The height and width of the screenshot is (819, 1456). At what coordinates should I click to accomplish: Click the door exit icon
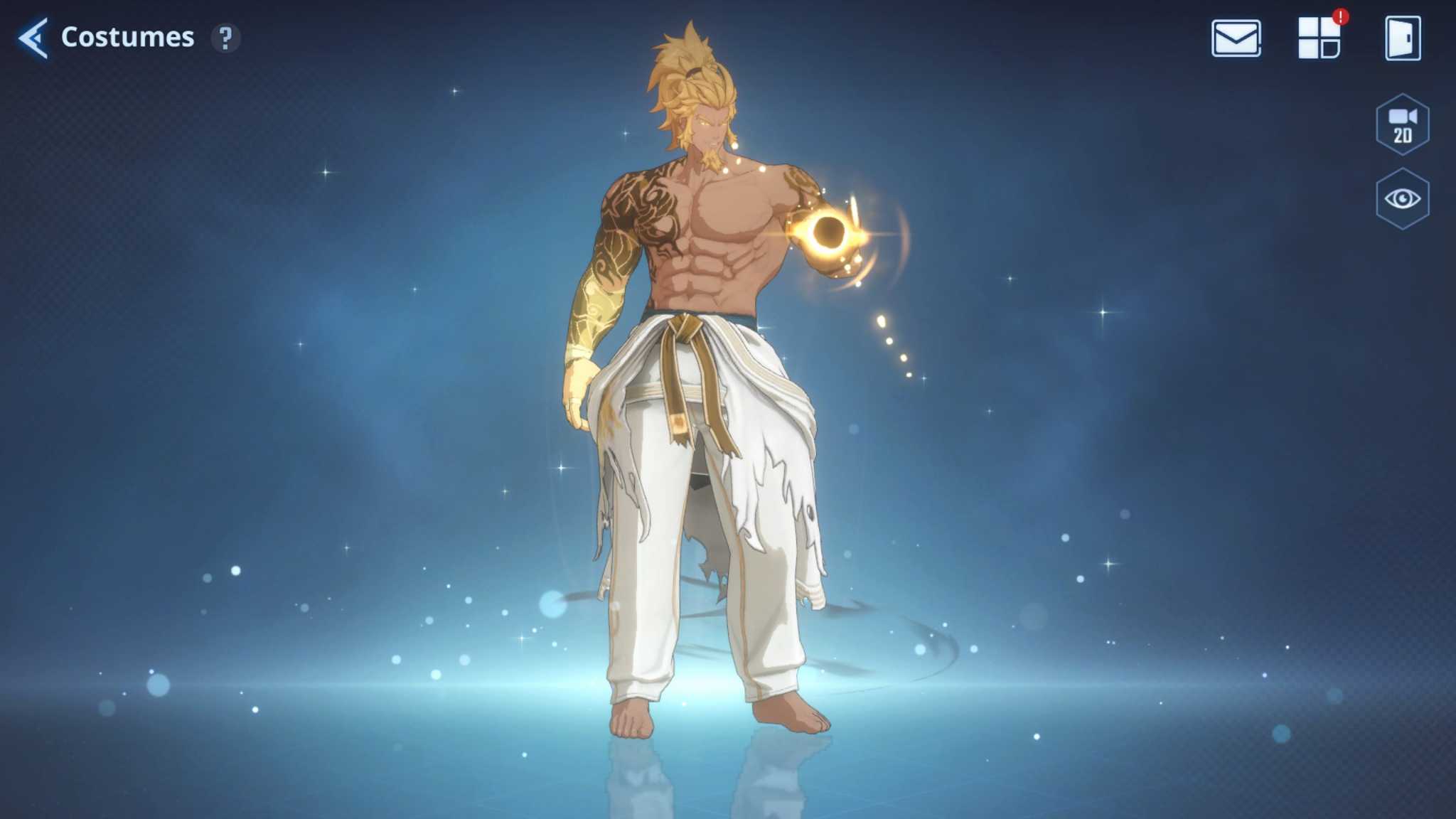coord(1403,38)
